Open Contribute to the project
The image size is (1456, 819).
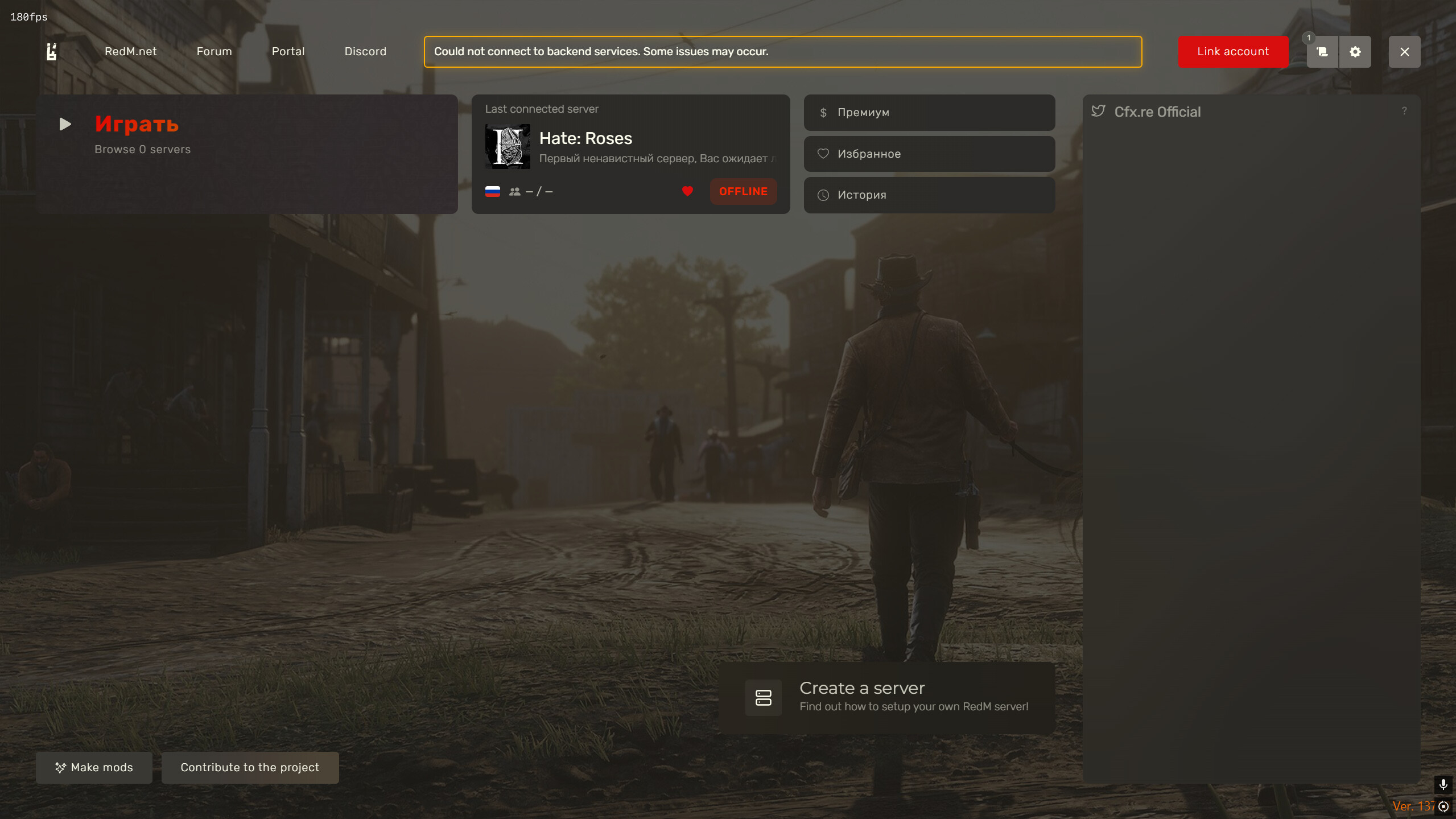coord(250,767)
